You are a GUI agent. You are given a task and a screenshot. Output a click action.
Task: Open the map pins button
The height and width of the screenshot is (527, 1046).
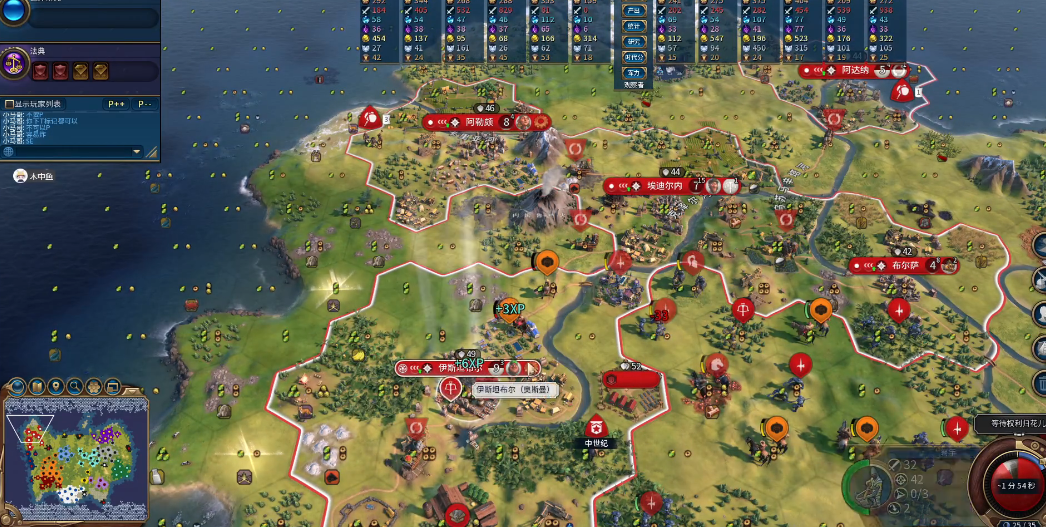click(56, 385)
